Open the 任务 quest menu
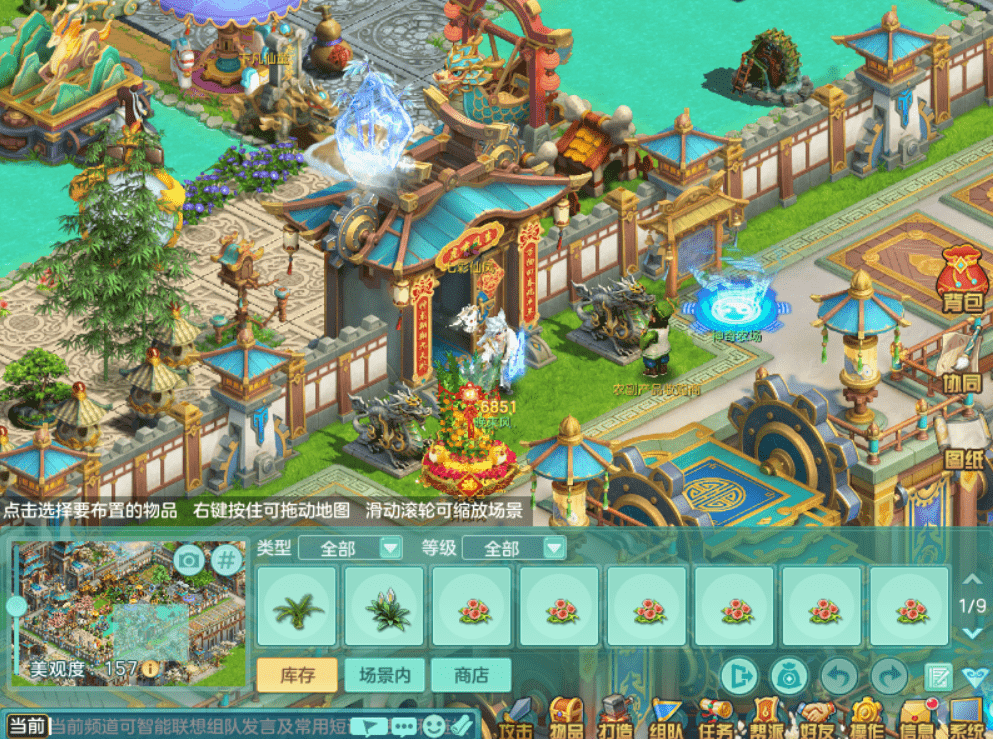 (716, 718)
